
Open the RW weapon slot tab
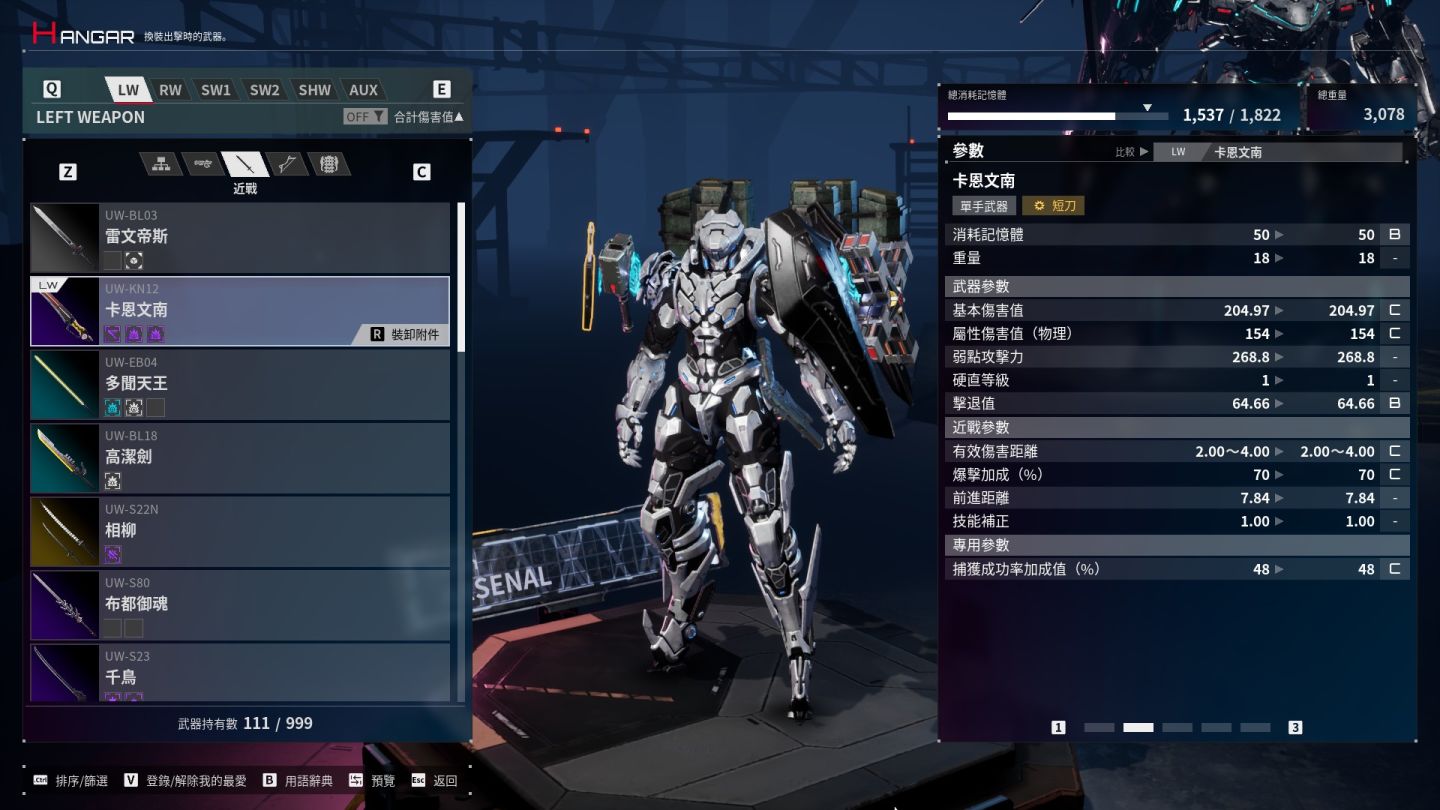171,90
